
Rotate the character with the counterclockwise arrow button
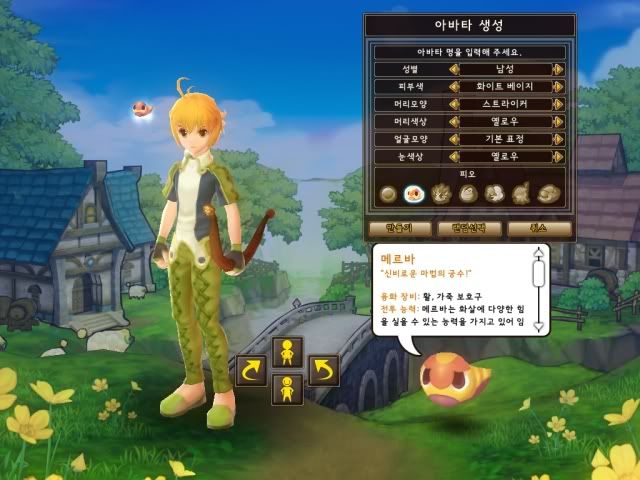pyautogui.click(x=323, y=372)
